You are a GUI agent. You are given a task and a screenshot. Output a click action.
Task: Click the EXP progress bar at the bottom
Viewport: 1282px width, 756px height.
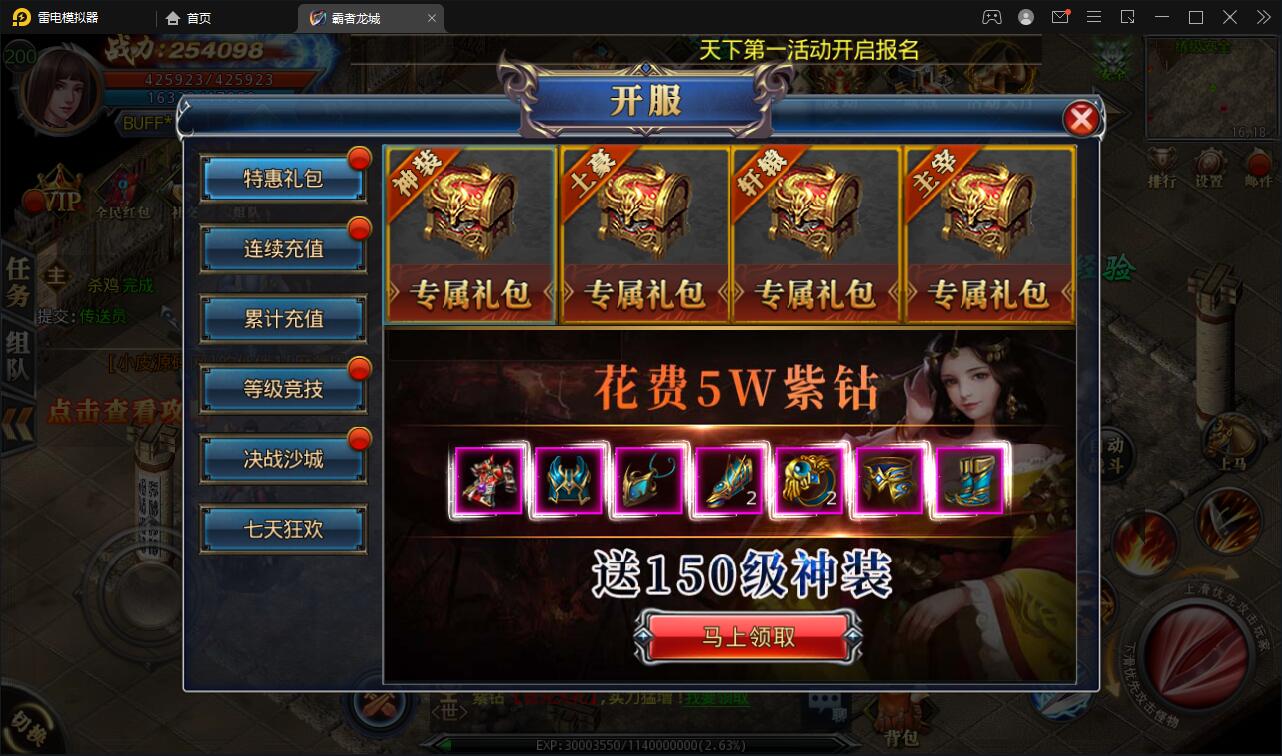tap(640, 744)
